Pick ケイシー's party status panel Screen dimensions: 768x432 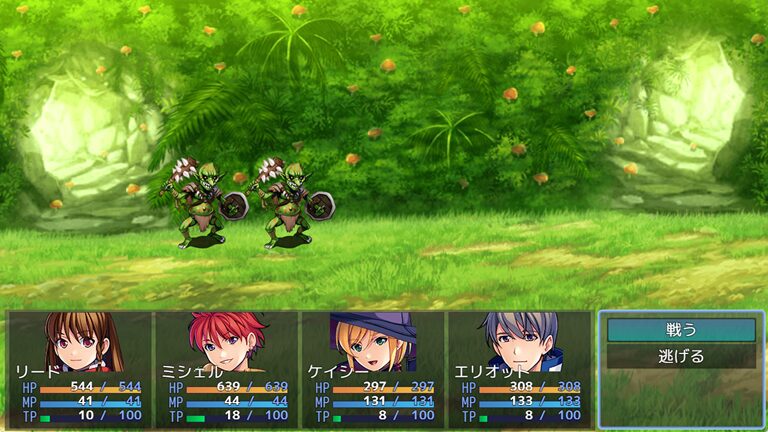372,369
